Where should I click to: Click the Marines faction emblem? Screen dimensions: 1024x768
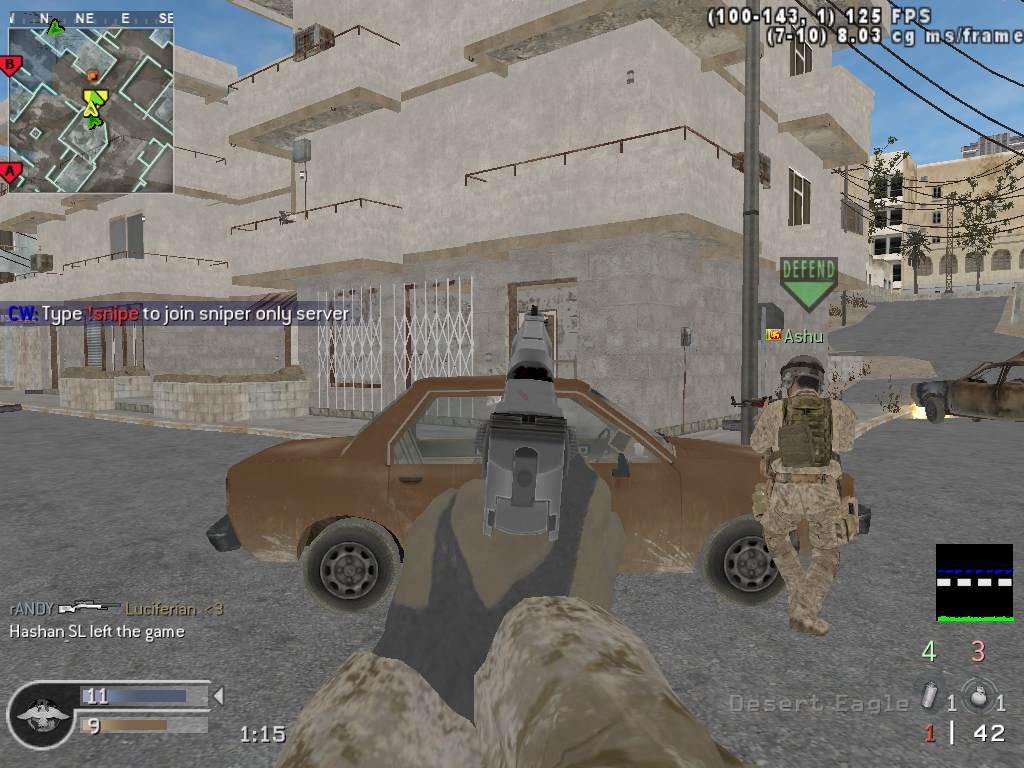tap(42, 714)
